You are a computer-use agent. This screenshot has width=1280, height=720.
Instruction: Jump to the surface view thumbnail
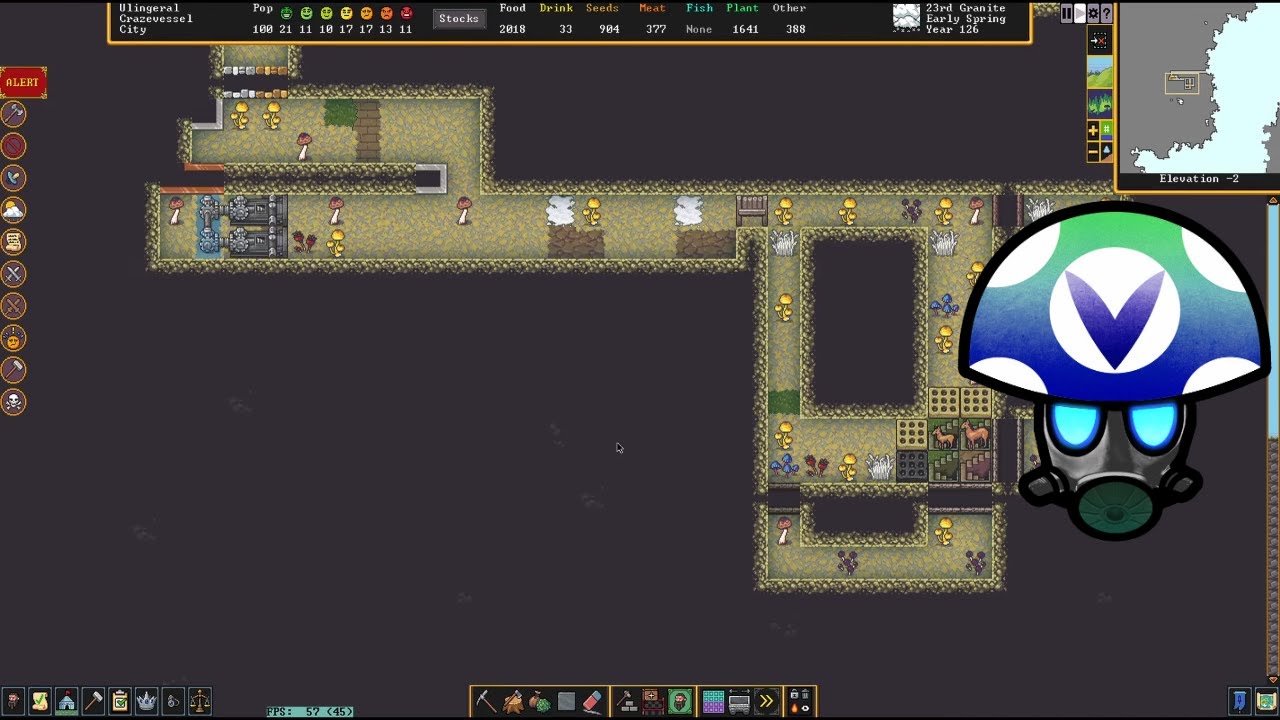(1099, 72)
